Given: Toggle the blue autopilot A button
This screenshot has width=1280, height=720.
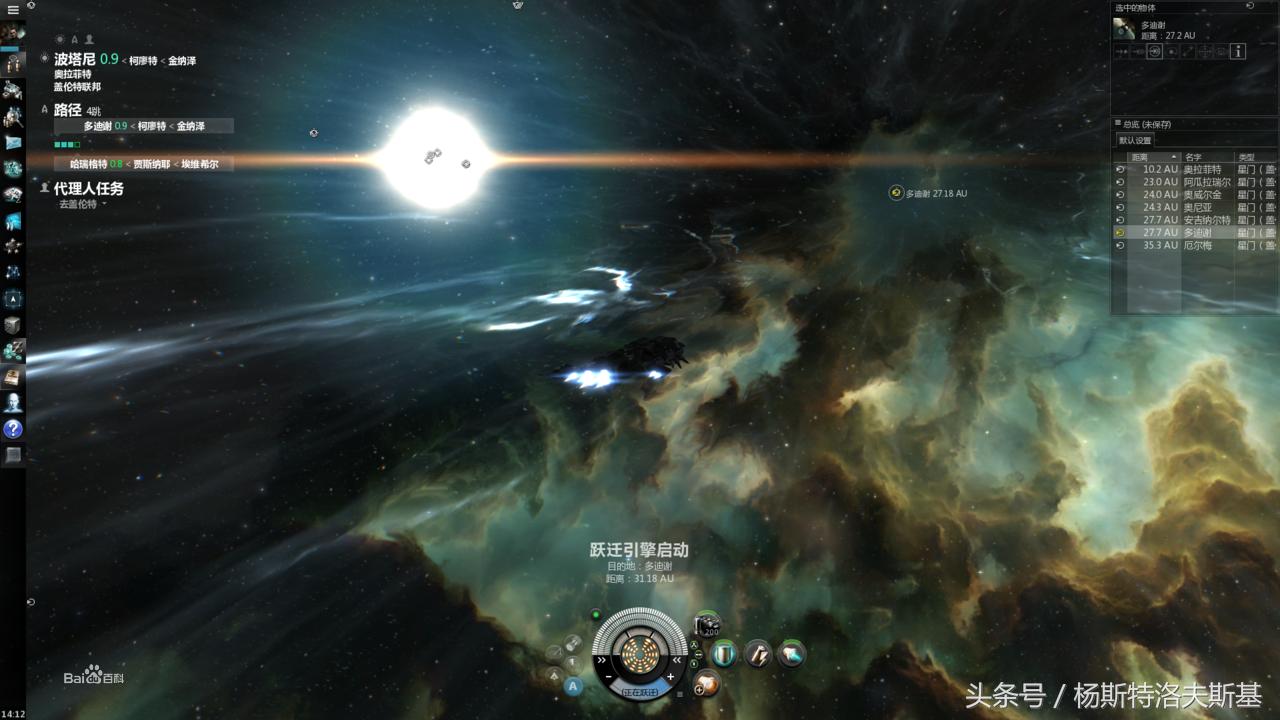Looking at the screenshot, I should (573, 686).
